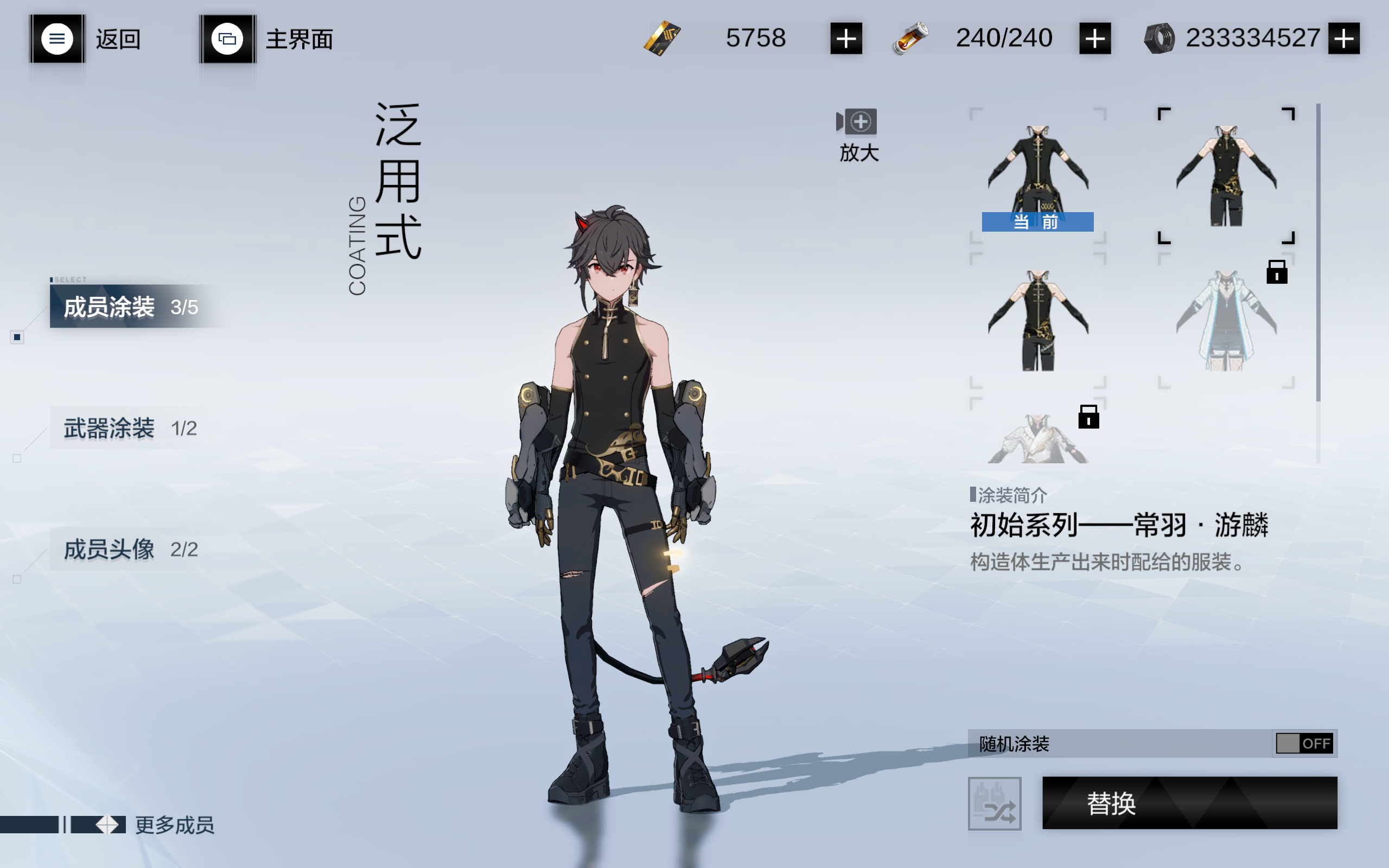Image resolution: width=1389 pixels, height=868 pixels.
Task: Toggle the 随机涂装 random coating switch
Action: [1304, 743]
